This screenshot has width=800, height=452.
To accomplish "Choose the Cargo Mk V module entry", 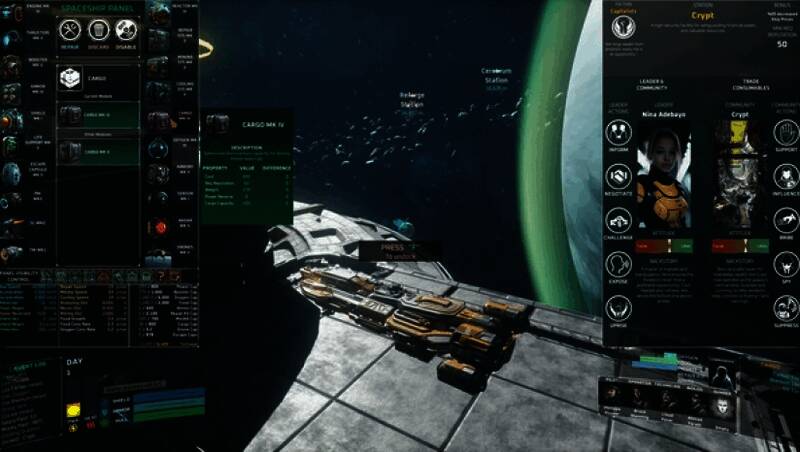I will (x=98, y=151).
